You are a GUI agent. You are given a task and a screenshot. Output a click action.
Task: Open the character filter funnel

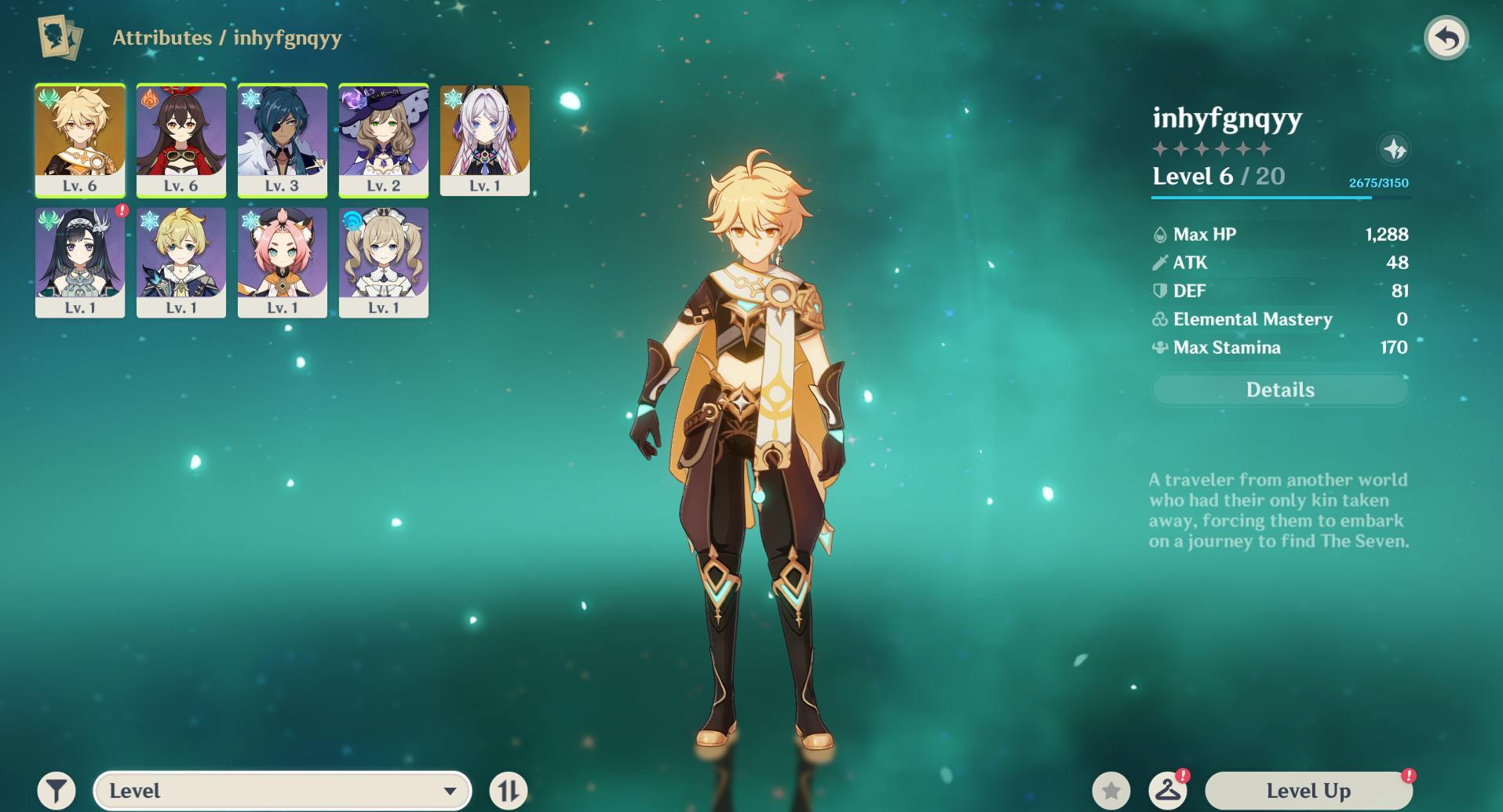[57, 791]
